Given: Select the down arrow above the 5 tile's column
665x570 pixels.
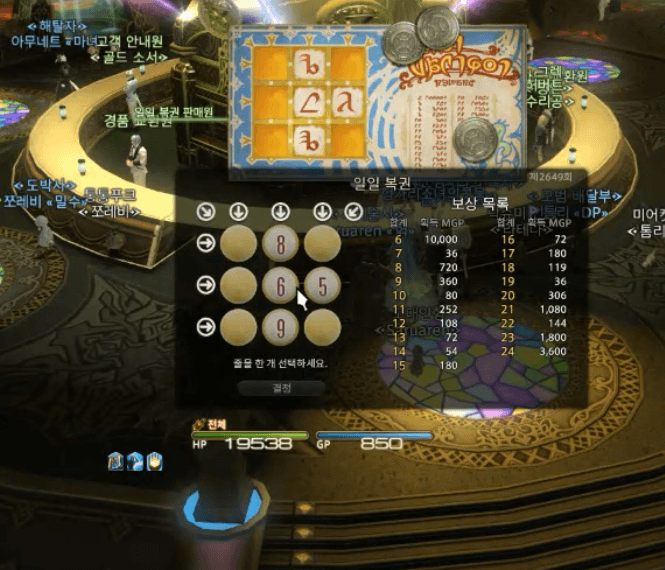Looking at the screenshot, I should (x=322, y=211).
